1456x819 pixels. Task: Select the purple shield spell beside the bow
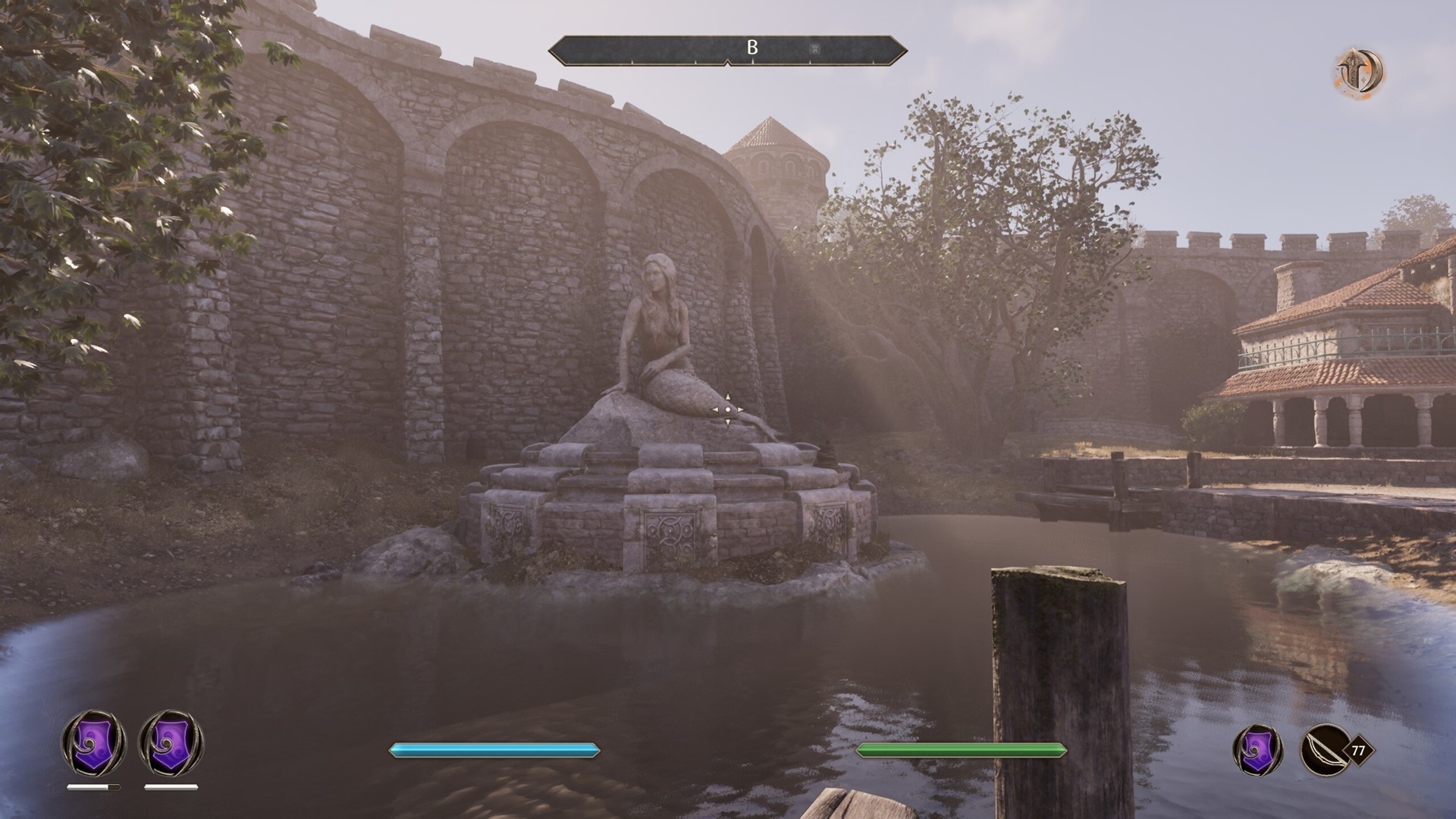coord(1258,750)
